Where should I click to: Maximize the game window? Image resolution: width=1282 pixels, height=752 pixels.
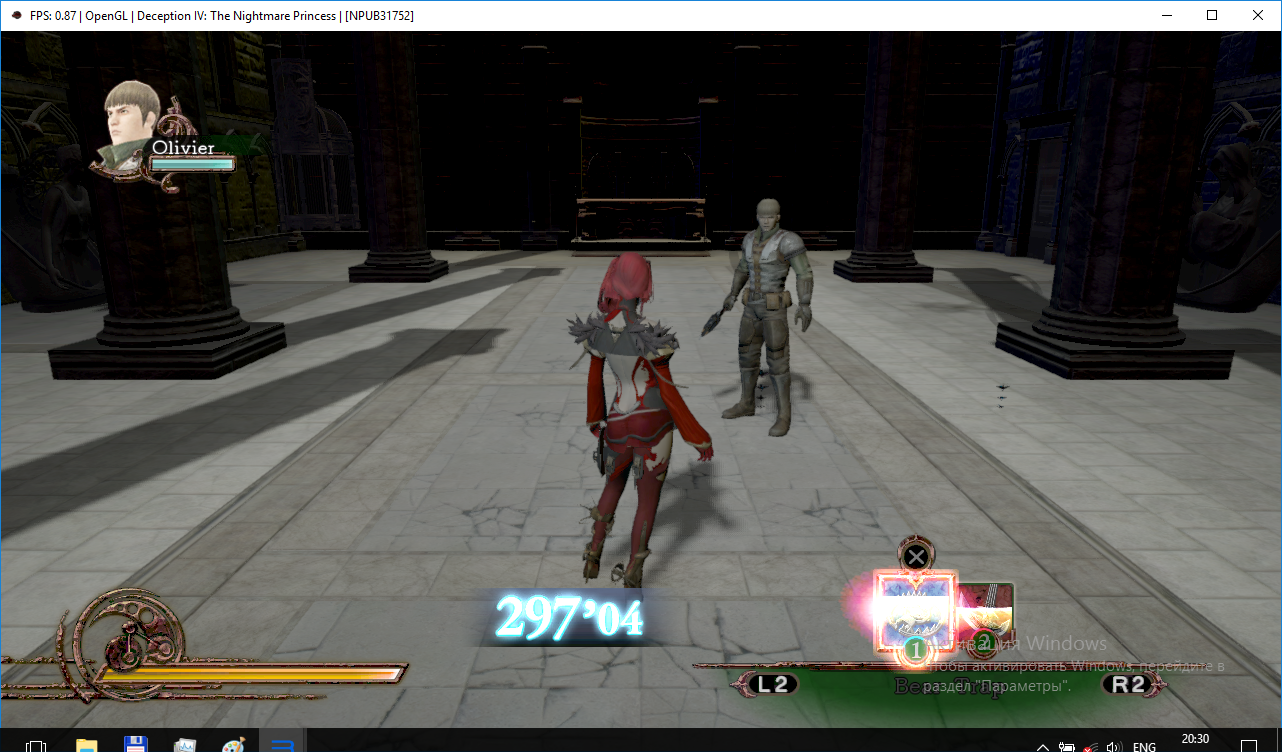[x=1212, y=15]
